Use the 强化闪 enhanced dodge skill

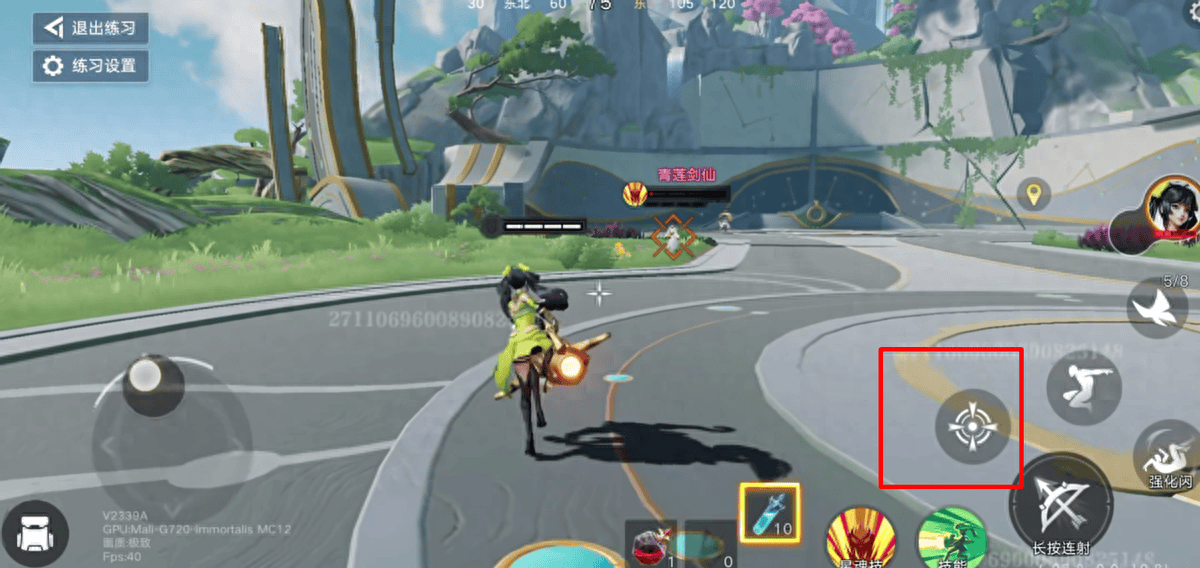(x=1169, y=456)
